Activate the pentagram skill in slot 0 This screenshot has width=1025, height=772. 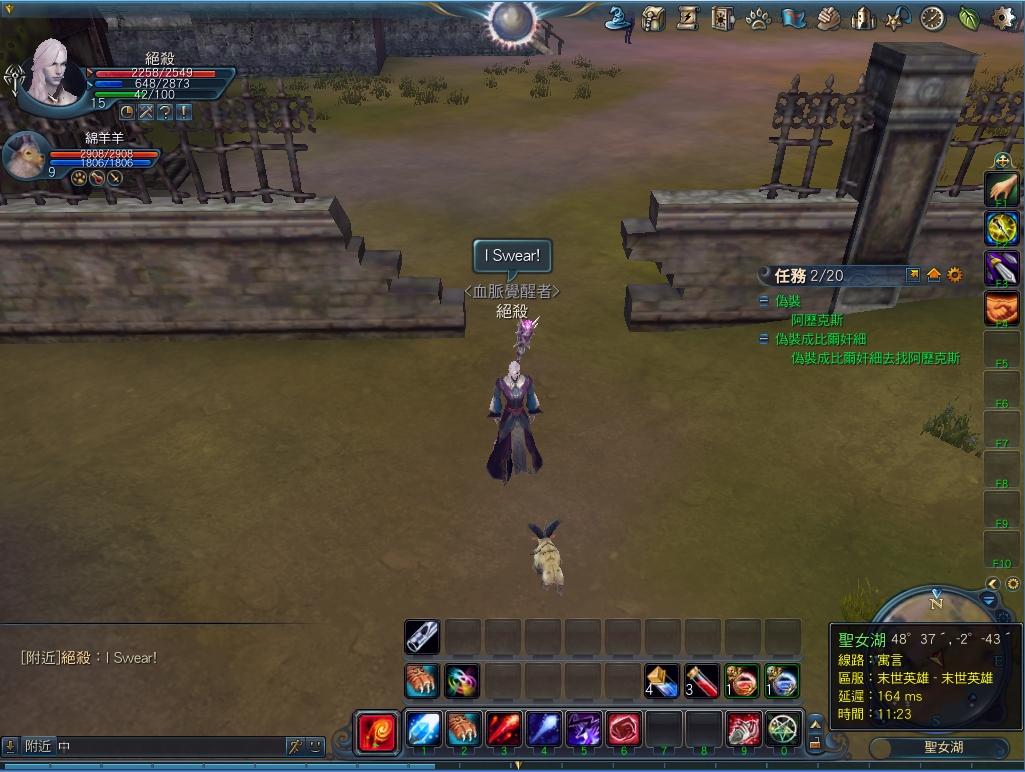click(783, 729)
